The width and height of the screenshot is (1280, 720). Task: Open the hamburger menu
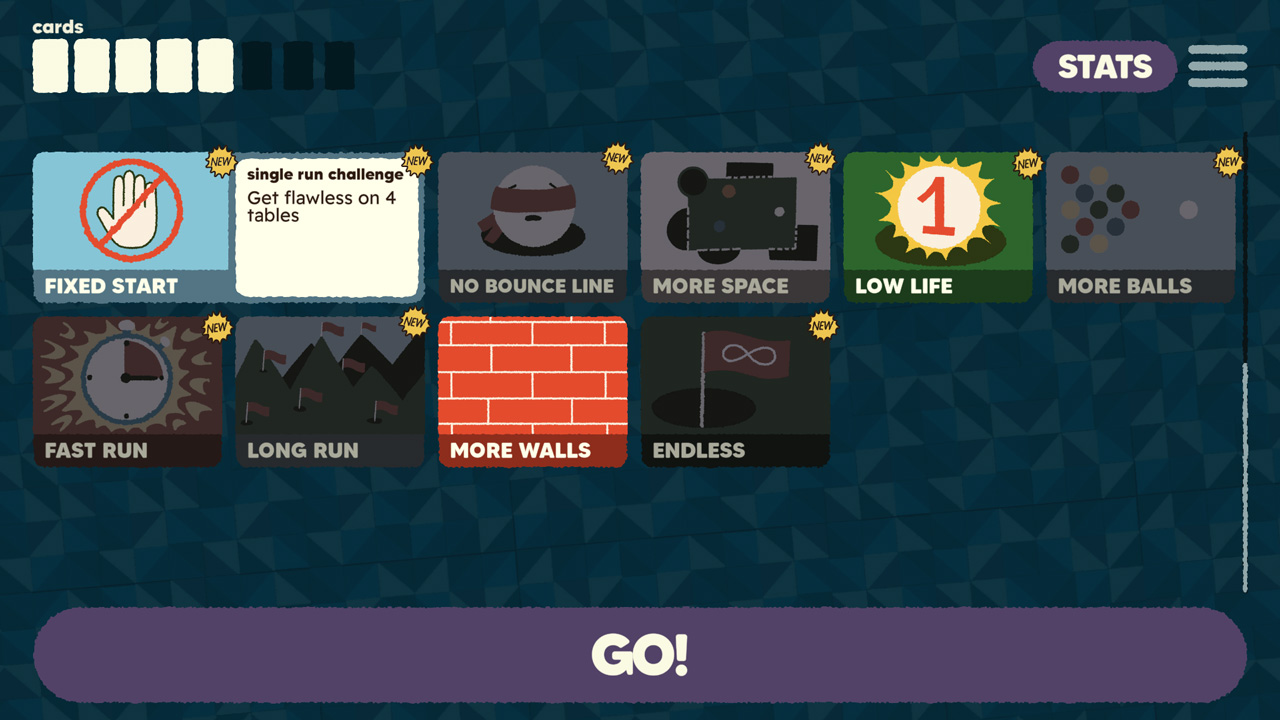(1216, 64)
